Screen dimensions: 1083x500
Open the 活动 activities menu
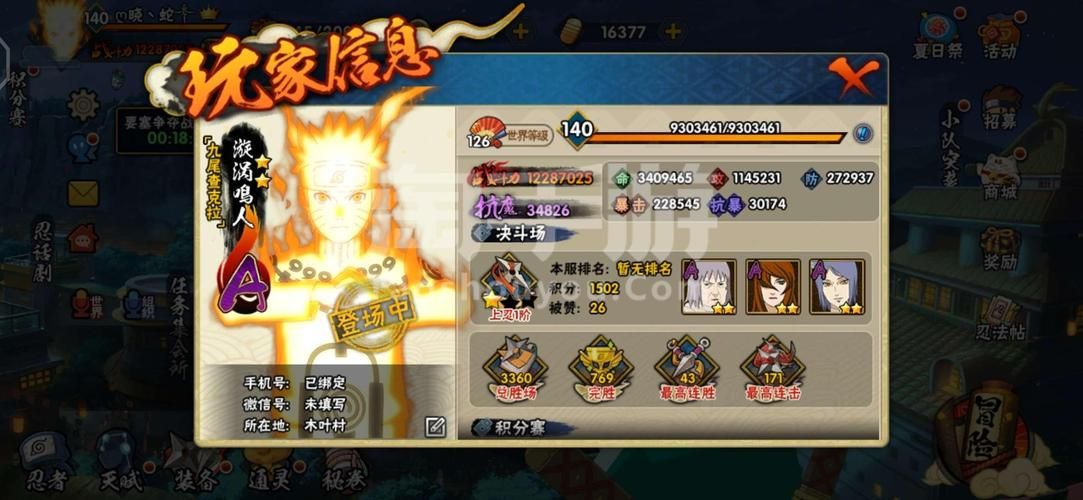point(1000,36)
